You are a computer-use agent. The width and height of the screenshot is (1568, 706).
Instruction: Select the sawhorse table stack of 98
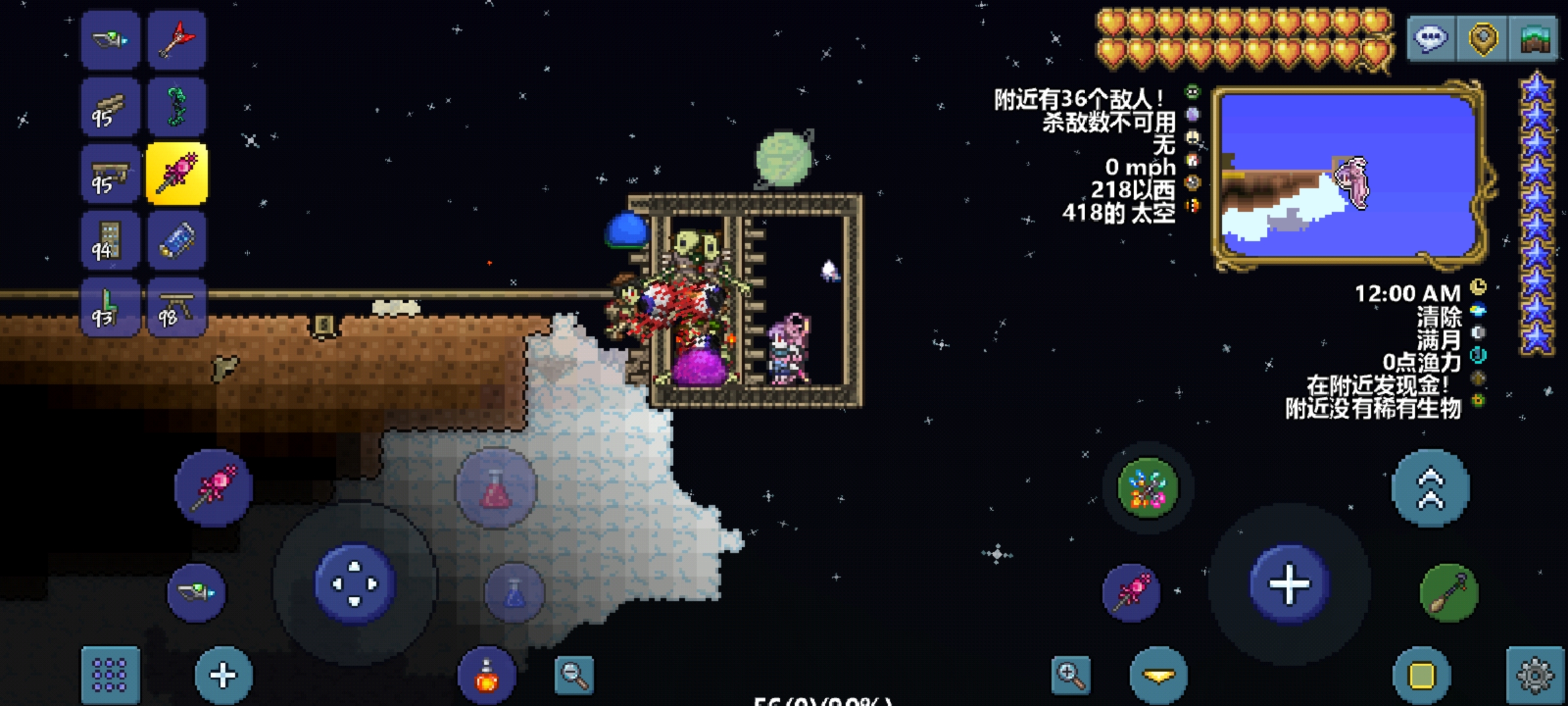[176, 307]
